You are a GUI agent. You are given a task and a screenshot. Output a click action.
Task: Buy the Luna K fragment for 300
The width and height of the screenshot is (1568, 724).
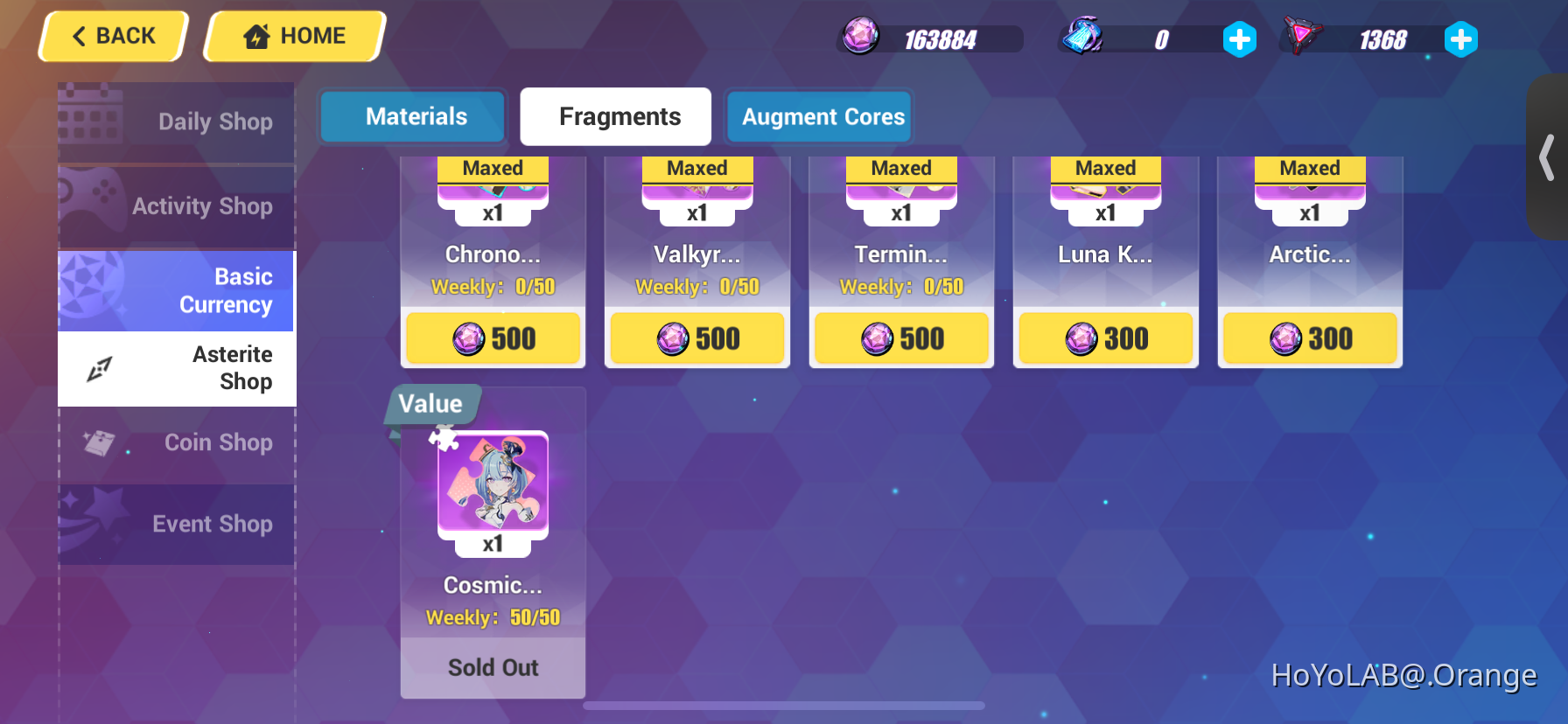pyautogui.click(x=1105, y=338)
